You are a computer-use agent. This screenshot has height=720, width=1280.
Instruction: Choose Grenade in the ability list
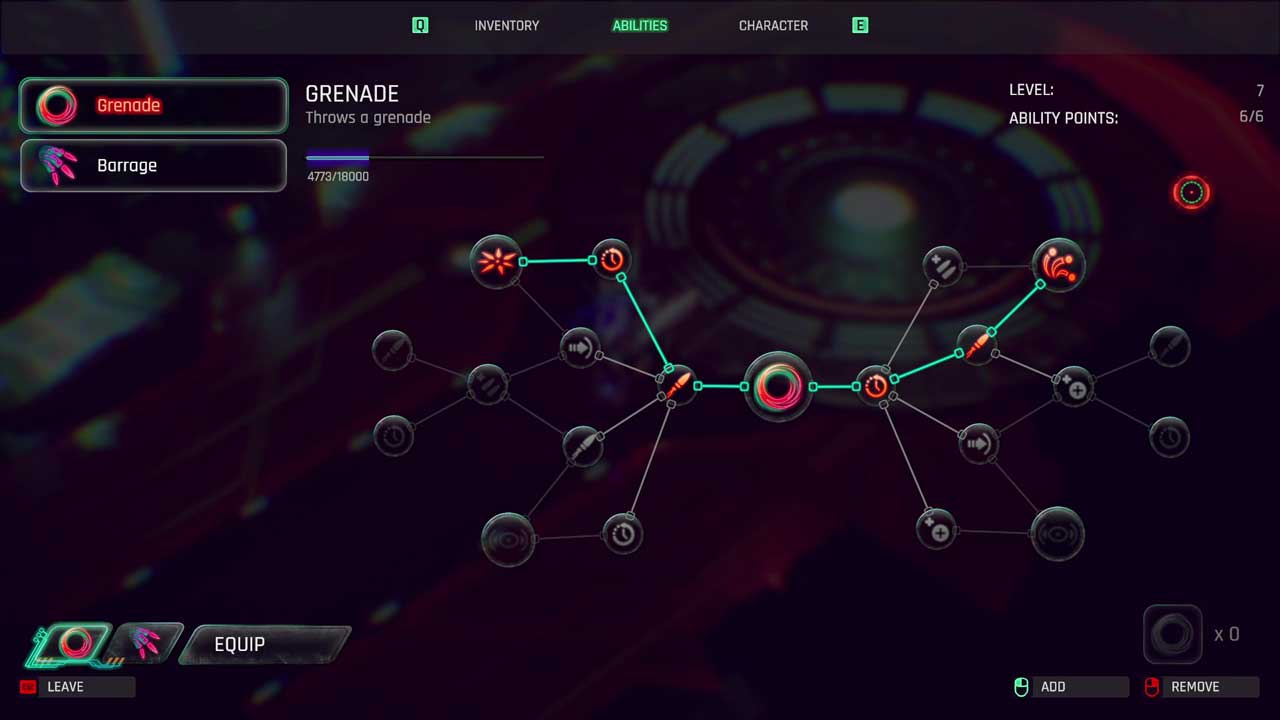(x=154, y=105)
